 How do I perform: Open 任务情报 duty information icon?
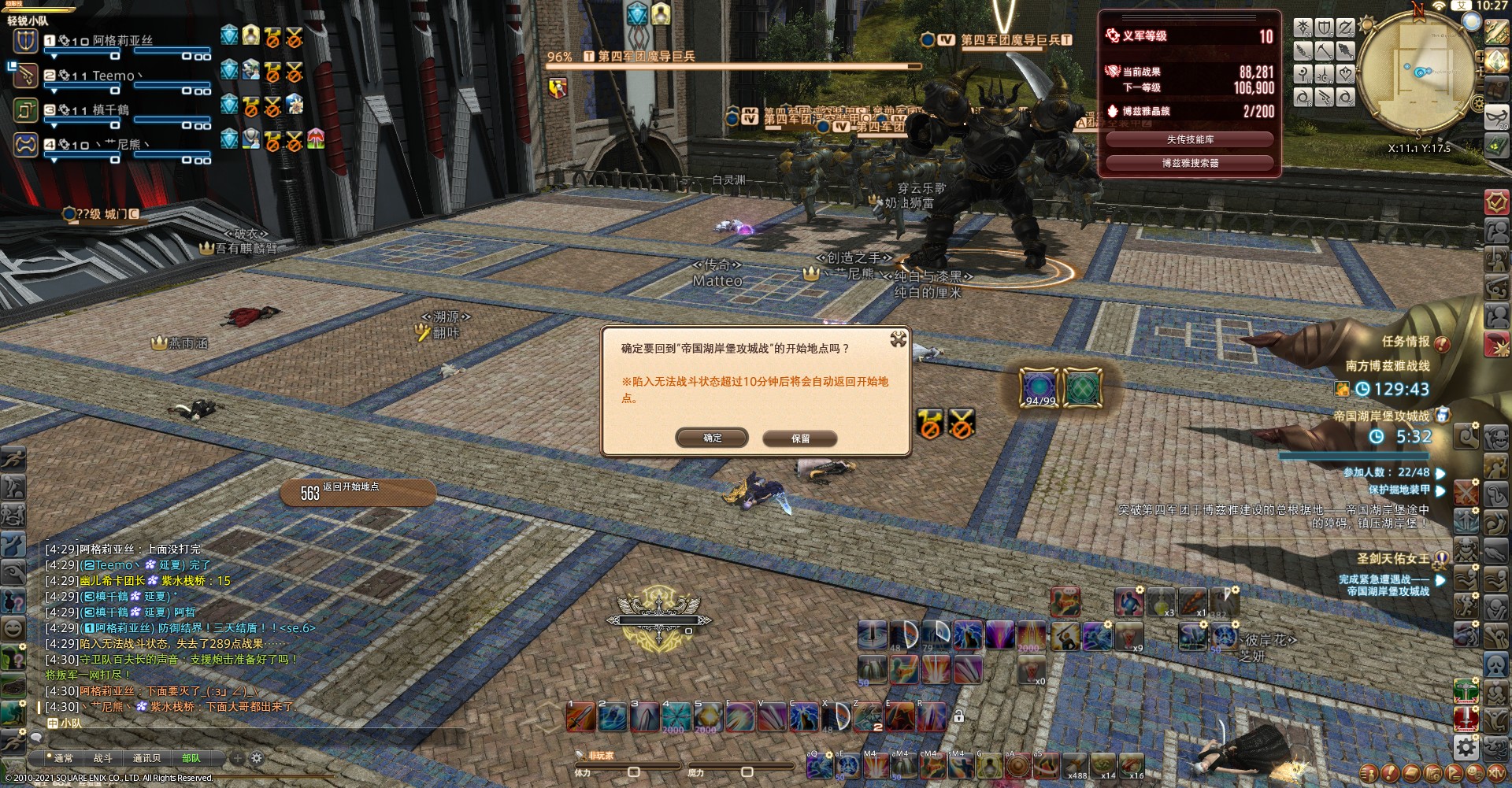1442,343
